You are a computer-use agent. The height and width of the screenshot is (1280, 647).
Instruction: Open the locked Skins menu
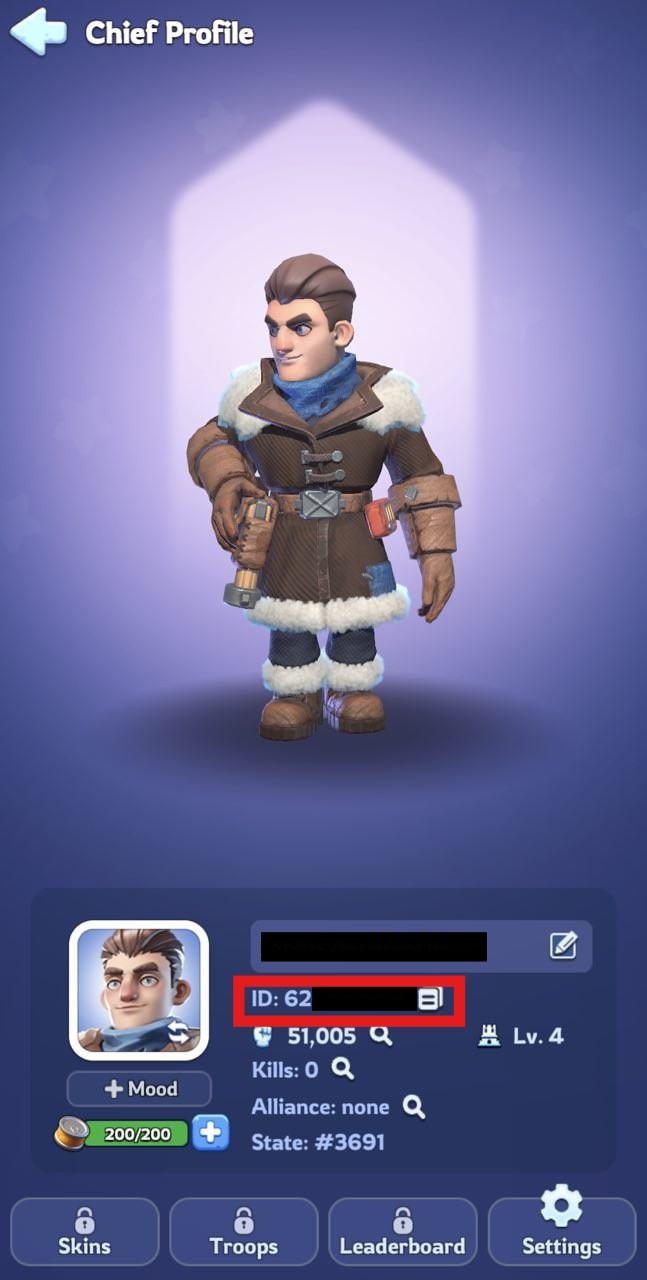tap(85, 1232)
